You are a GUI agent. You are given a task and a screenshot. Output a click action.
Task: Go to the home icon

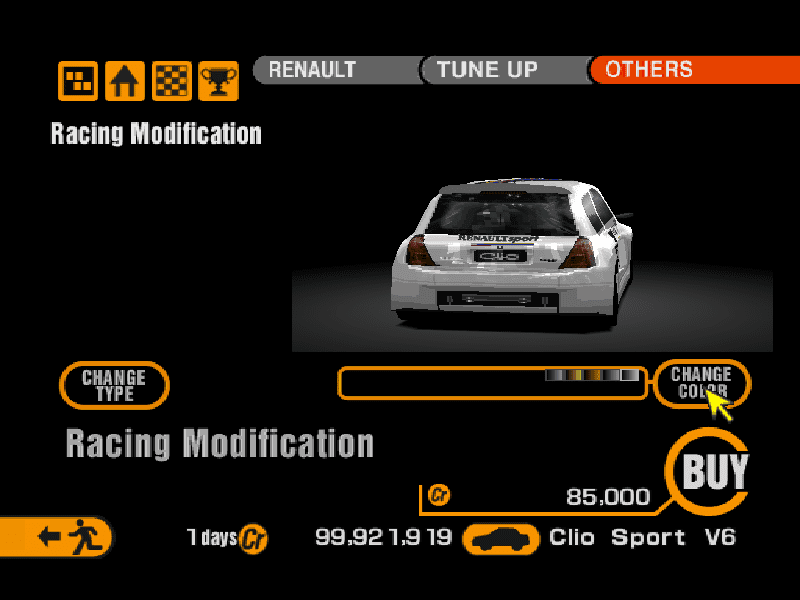pyautogui.click(x=125, y=80)
